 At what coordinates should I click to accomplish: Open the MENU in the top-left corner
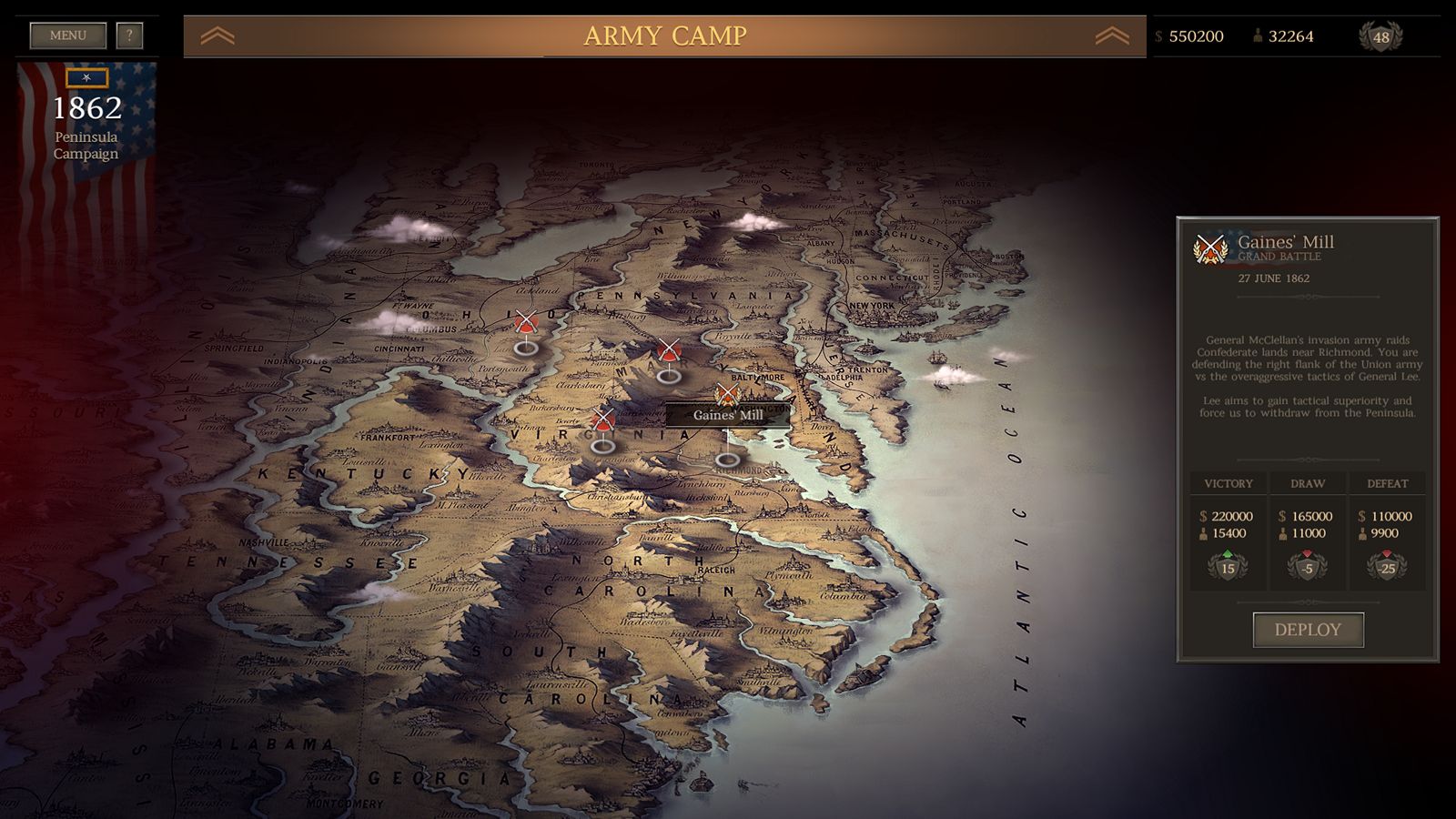pyautogui.click(x=68, y=35)
